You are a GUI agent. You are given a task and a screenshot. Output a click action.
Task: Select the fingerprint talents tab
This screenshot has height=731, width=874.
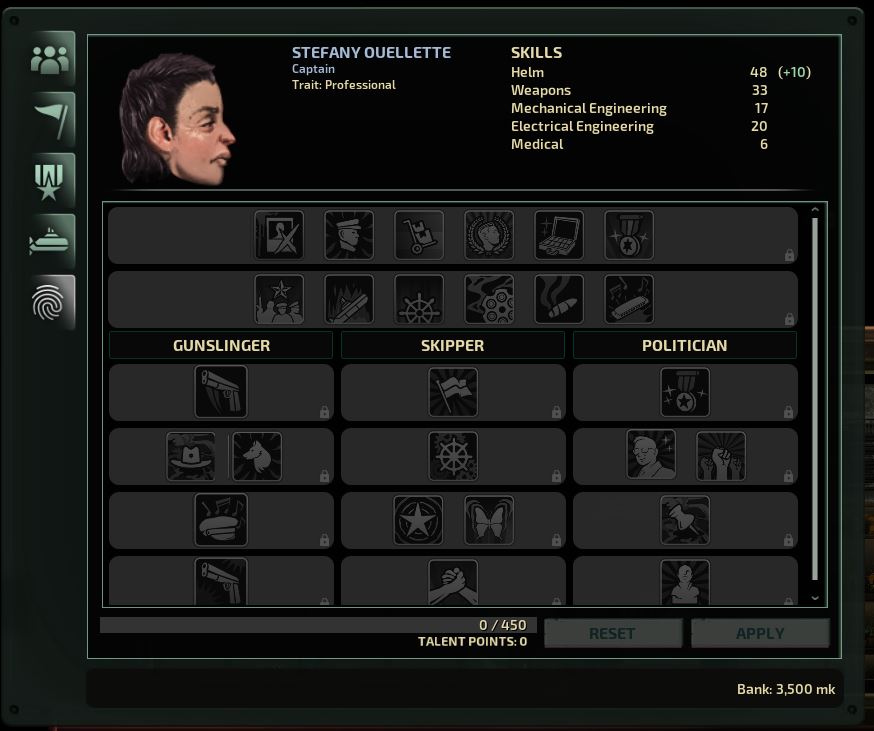pyautogui.click(x=51, y=302)
